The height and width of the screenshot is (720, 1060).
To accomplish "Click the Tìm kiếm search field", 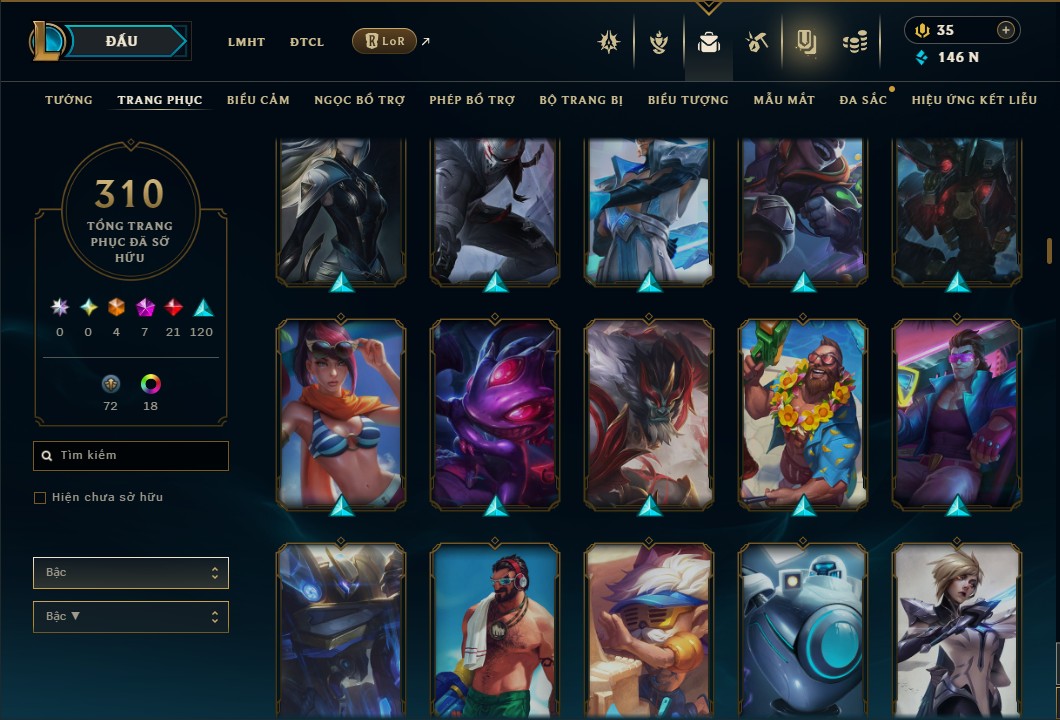I will pos(131,456).
